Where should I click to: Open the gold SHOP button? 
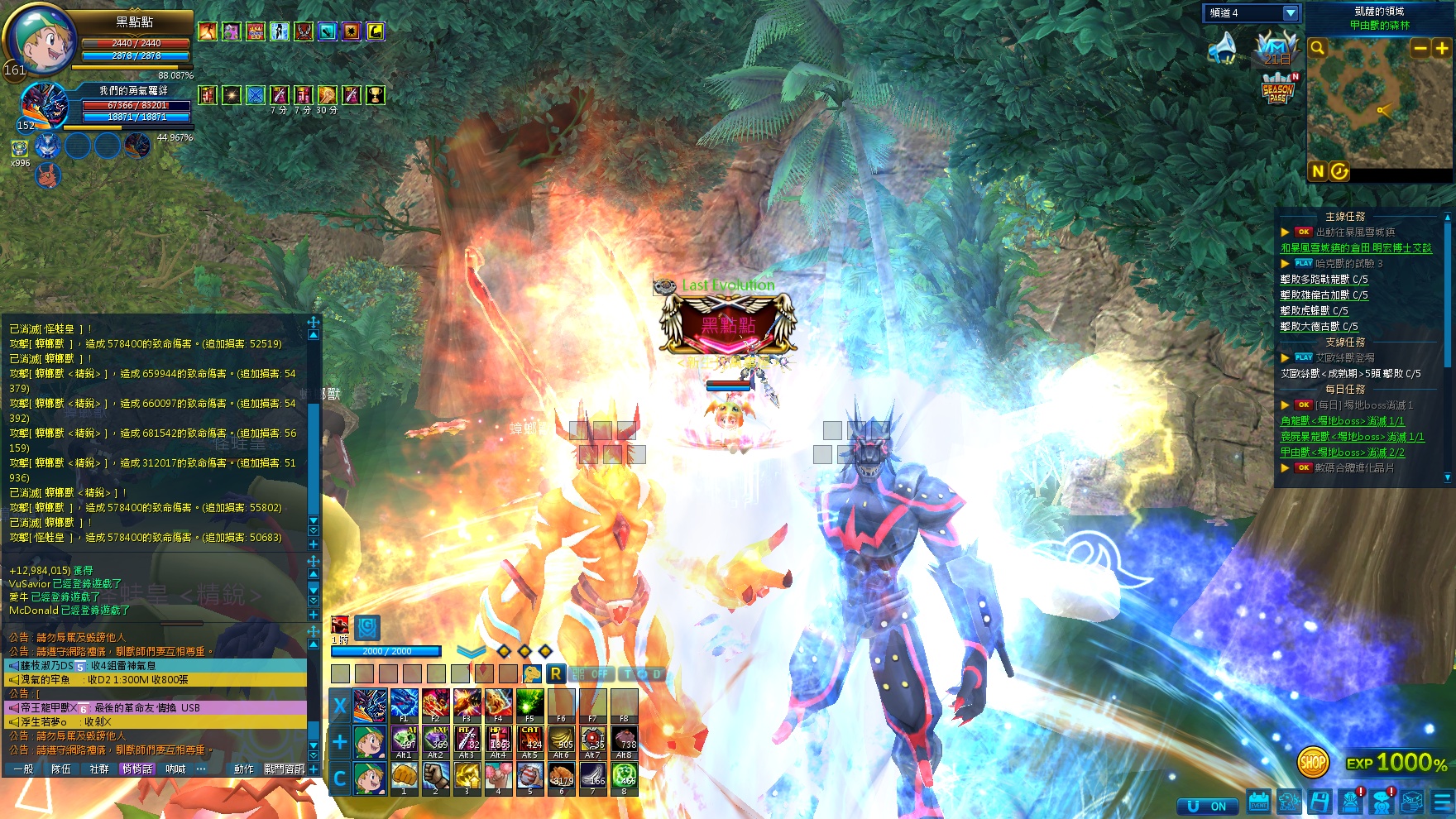click(x=1313, y=762)
